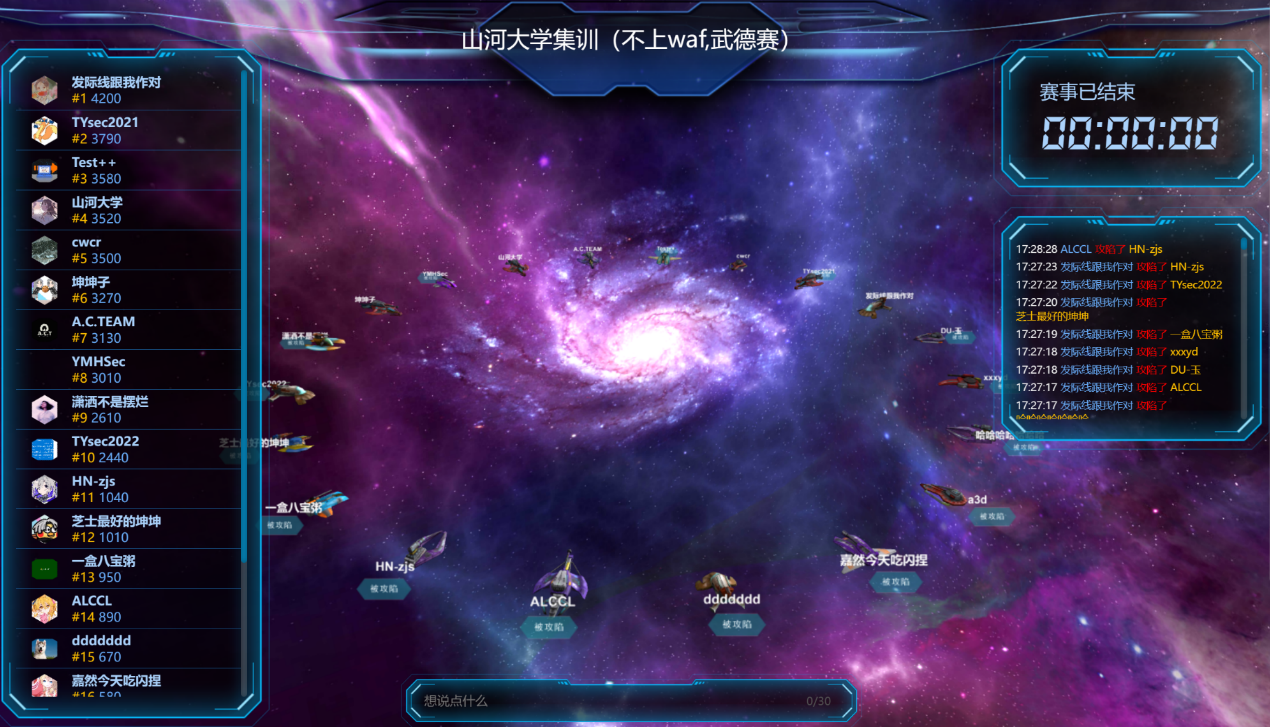Type in the "想说点什么" chat box
The image size is (1270, 727).
click(610, 701)
